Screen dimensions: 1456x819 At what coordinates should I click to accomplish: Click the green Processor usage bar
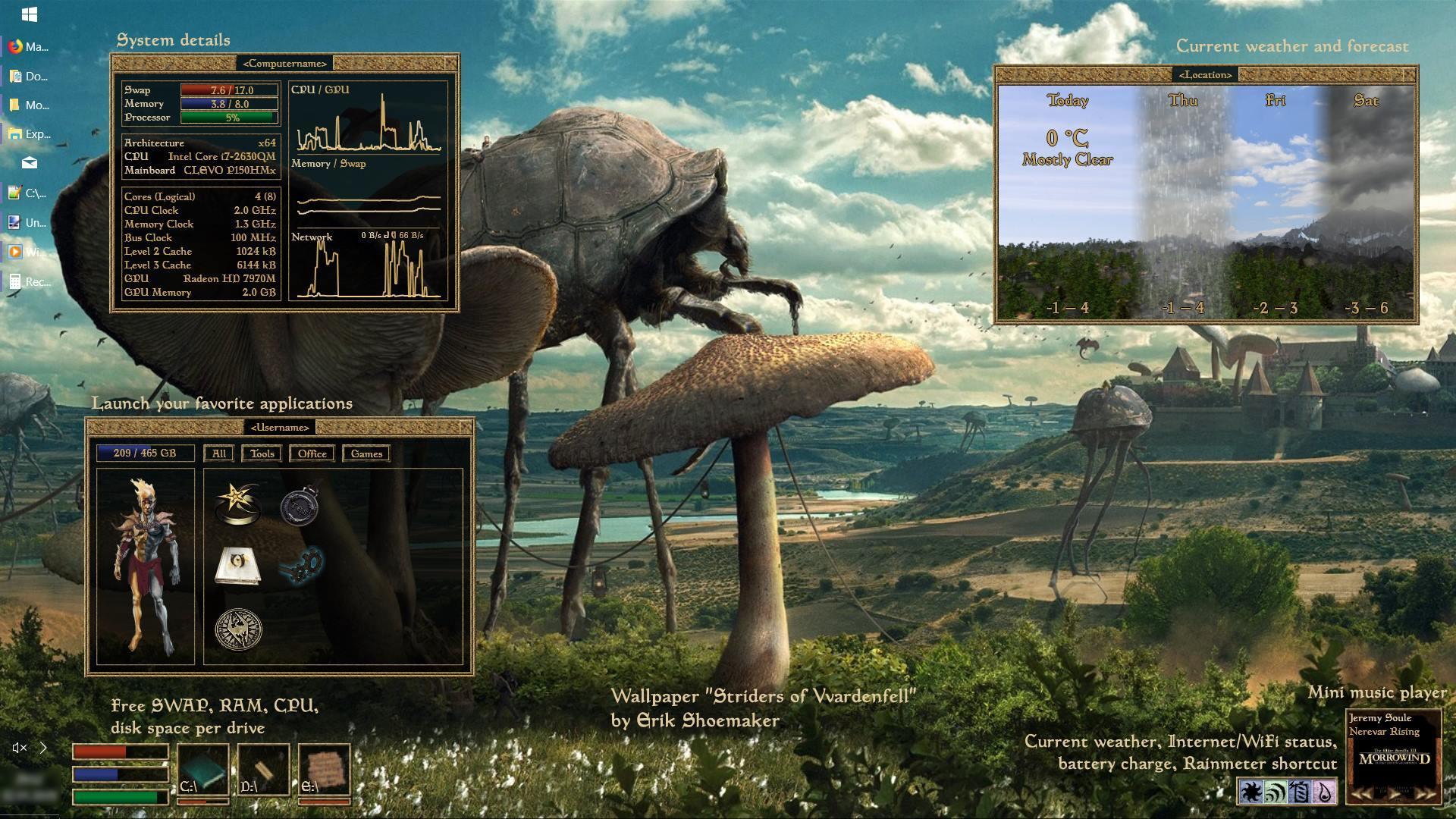(x=227, y=118)
